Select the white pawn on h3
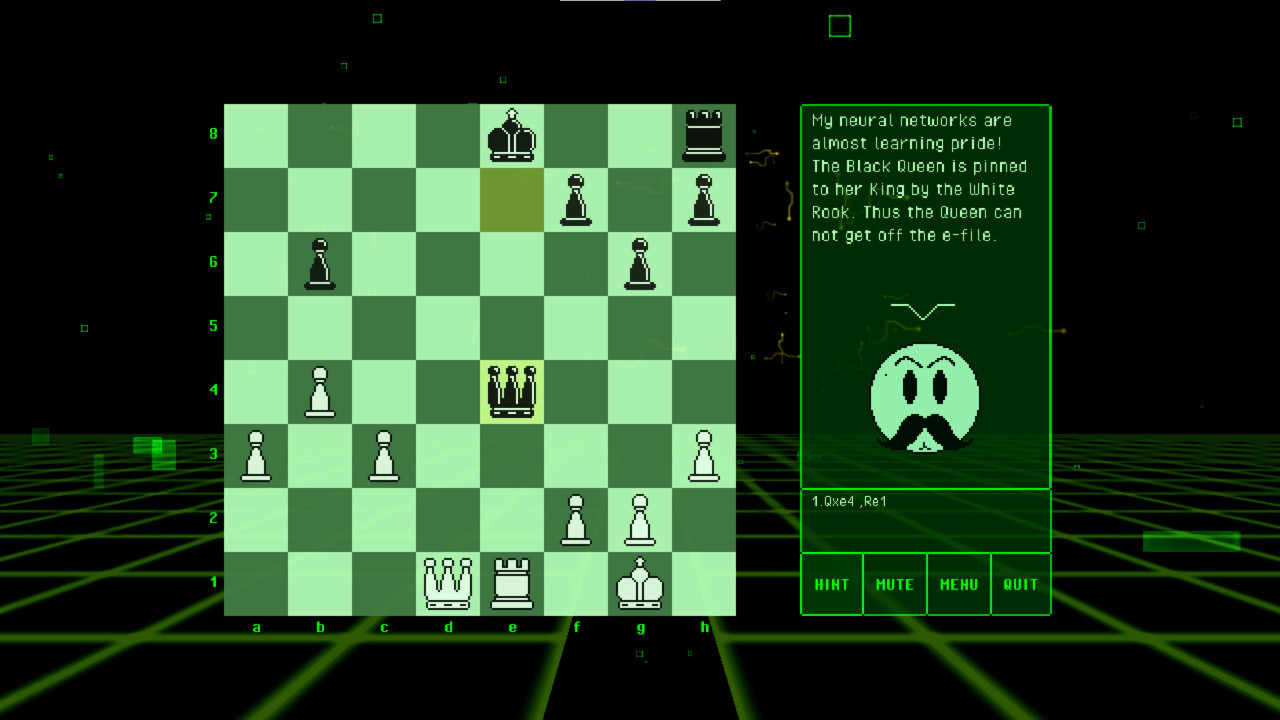Screen dimensions: 1280x720 coord(705,455)
